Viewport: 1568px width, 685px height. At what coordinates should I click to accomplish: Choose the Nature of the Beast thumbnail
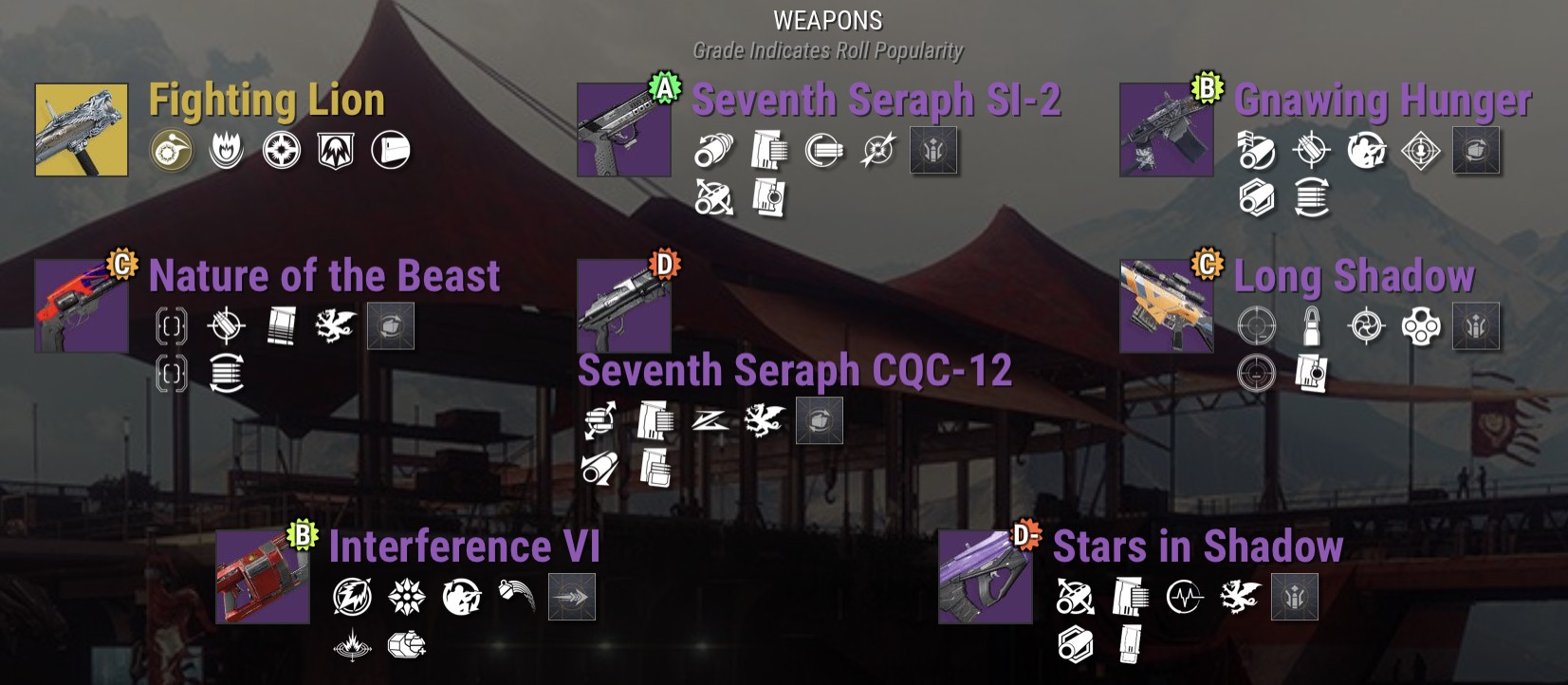tap(82, 305)
